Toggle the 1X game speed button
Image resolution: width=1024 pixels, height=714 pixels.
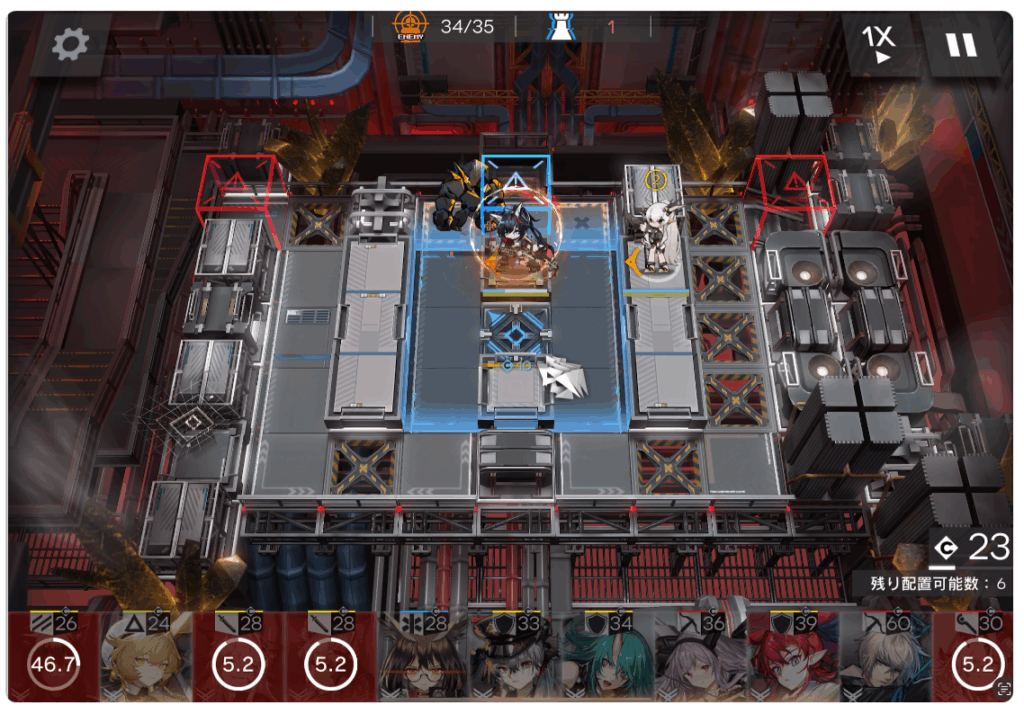coord(879,43)
